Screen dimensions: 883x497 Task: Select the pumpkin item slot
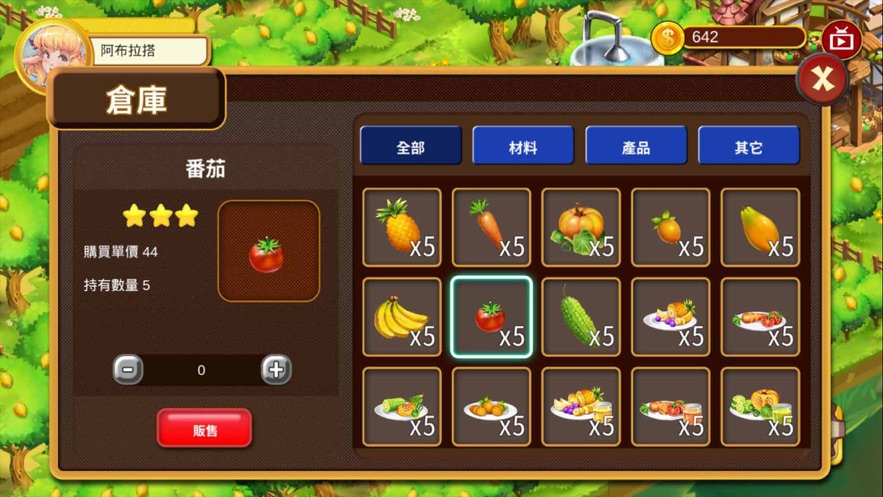(581, 227)
